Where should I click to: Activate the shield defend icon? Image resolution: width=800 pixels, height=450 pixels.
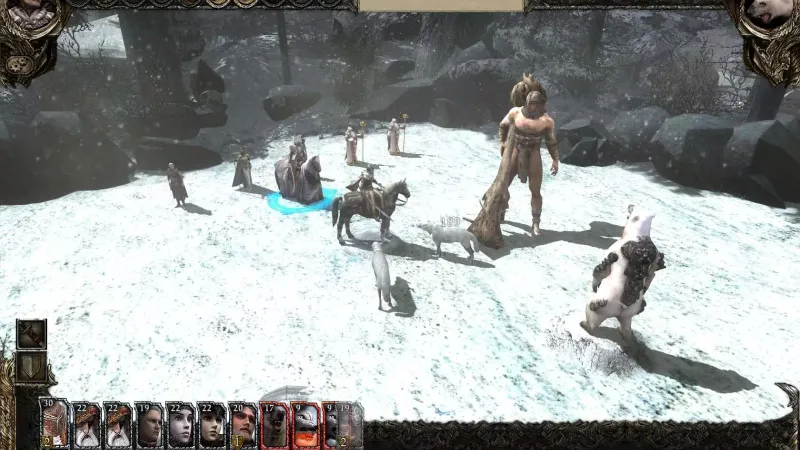point(31,367)
